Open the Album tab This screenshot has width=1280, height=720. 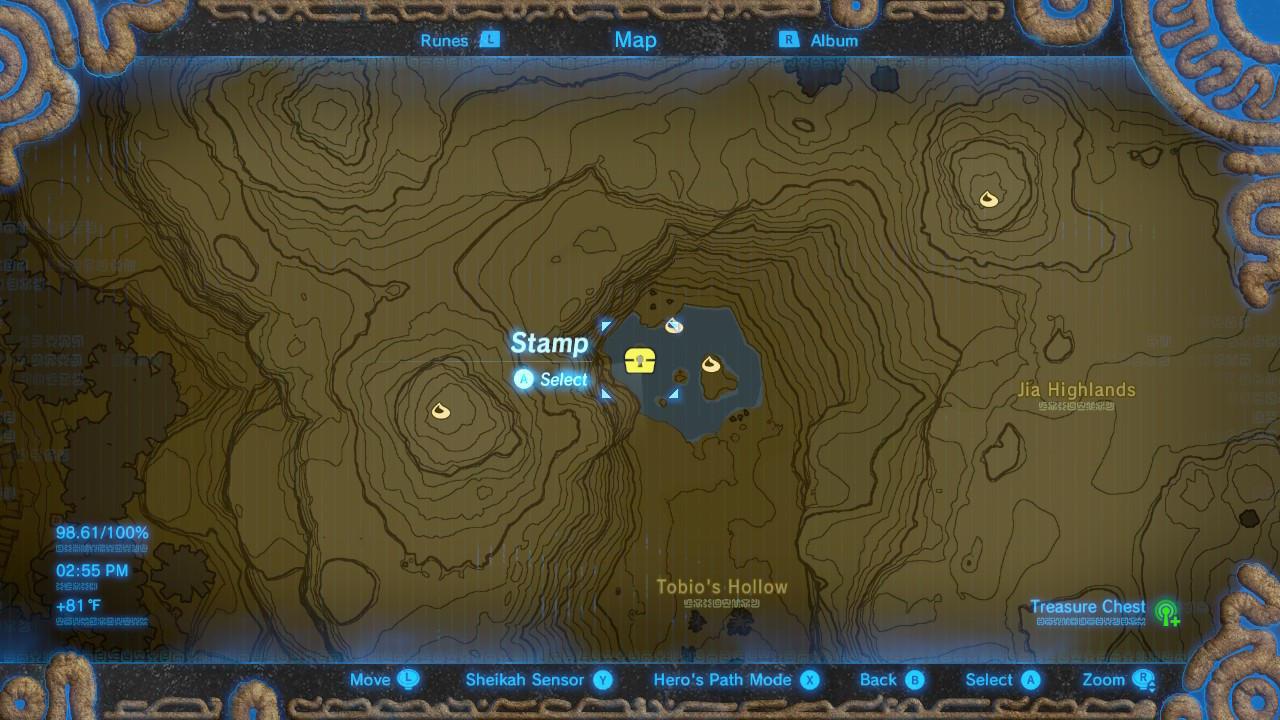pos(832,40)
